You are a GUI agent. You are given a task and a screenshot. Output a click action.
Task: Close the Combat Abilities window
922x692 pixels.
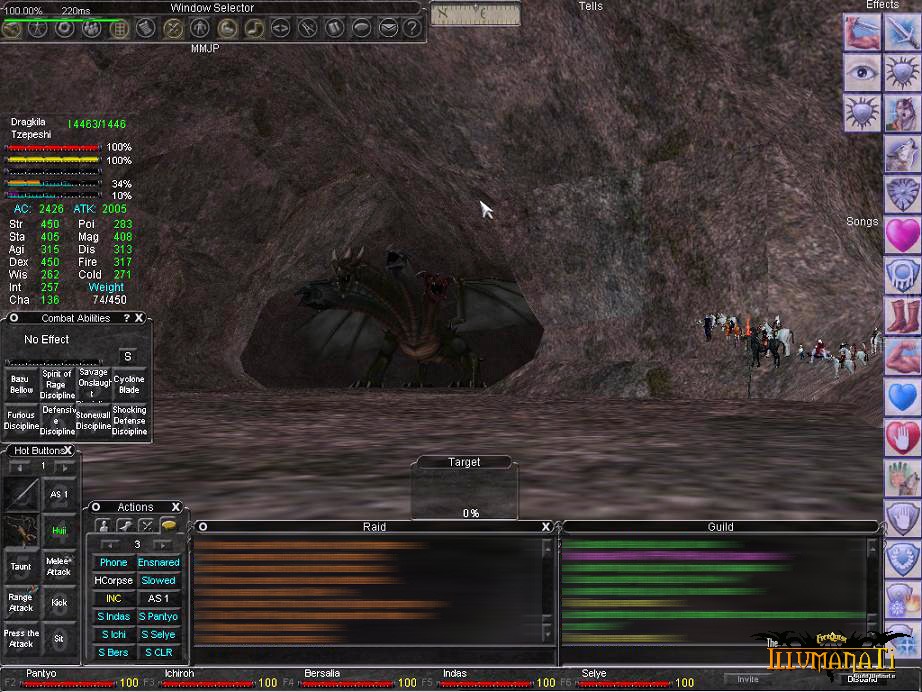click(139, 318)
